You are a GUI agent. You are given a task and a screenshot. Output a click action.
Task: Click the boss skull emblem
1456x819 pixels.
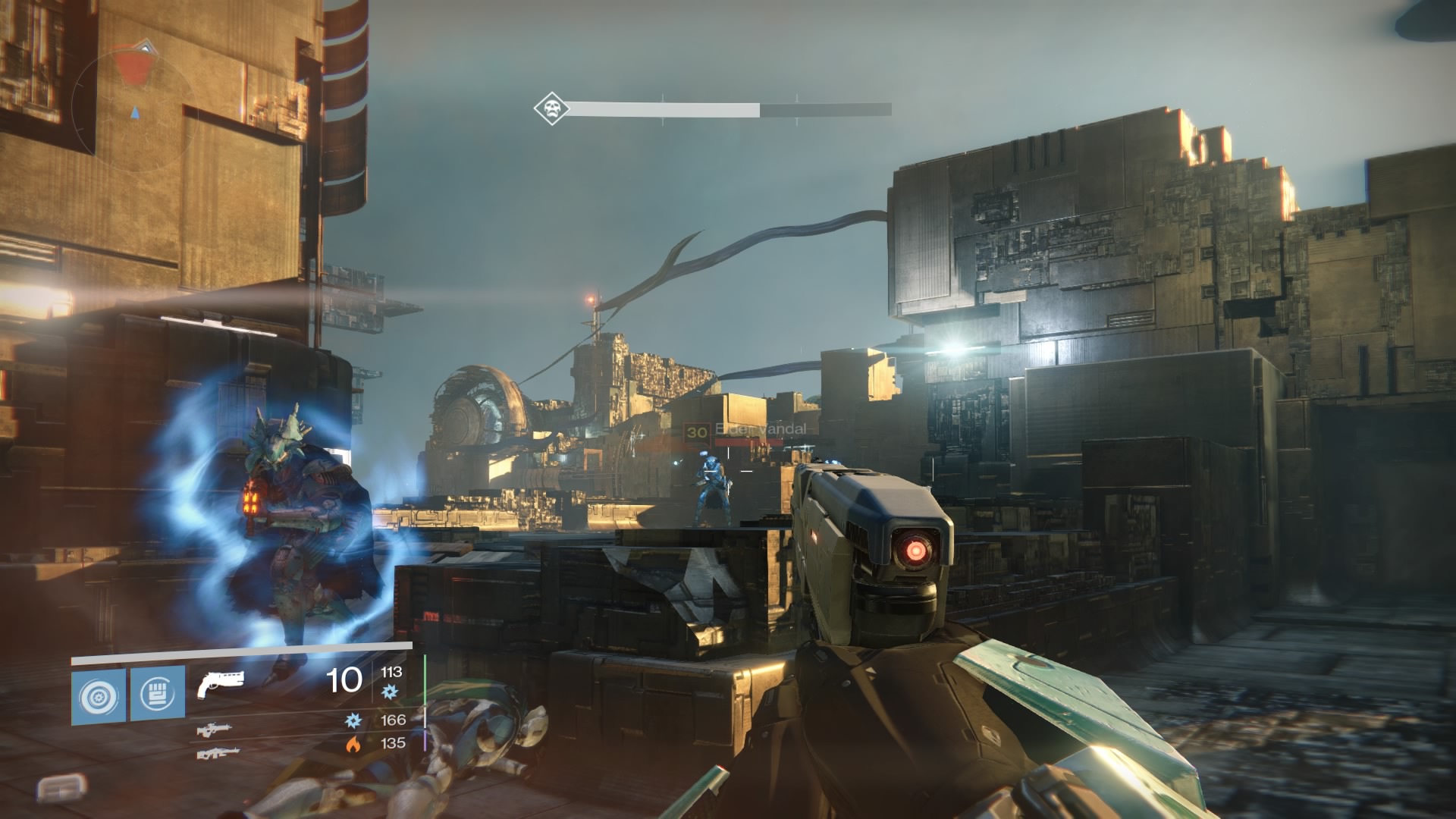551,109
